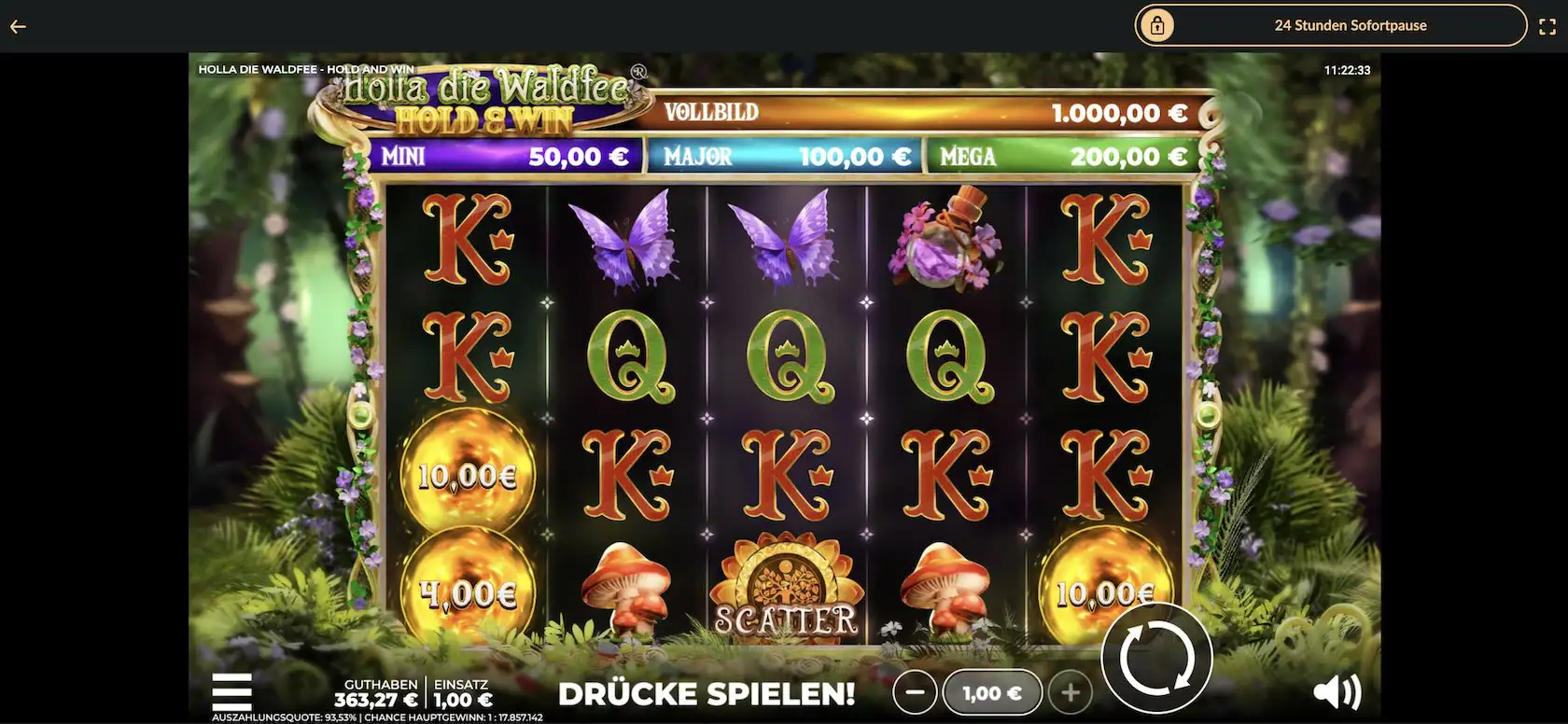This screenshot has width=1568, height=724.
Task: Click the back arrow at top left
Action: tap(17, 26)
